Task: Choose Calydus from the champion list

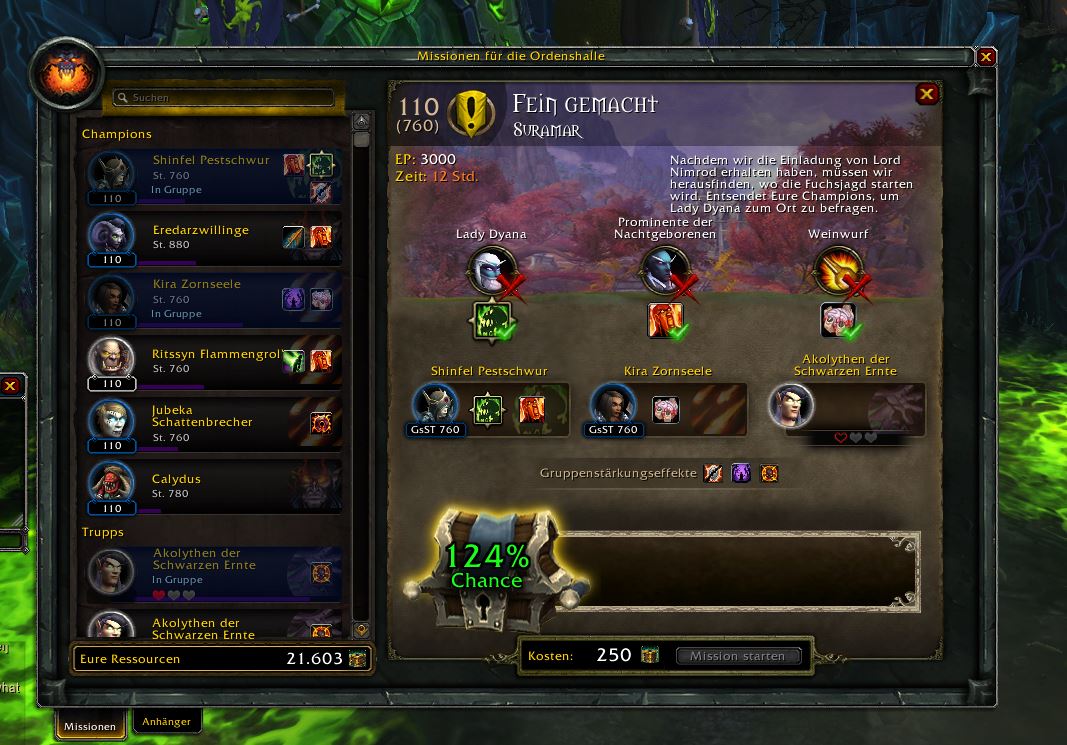Action: click(x=214, y=485)
